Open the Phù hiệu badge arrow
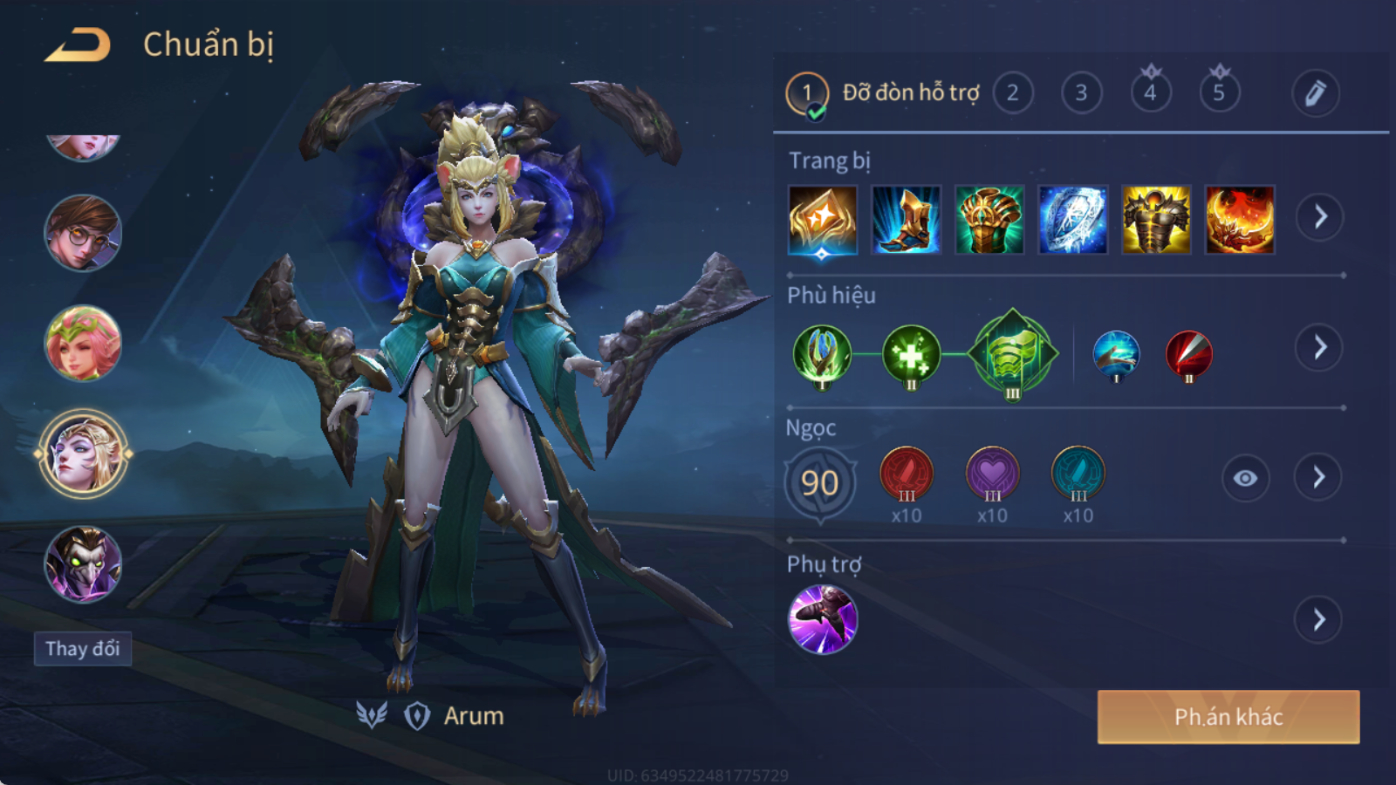This screenshot has height=785, width=1396. [x=1319, y=348]
